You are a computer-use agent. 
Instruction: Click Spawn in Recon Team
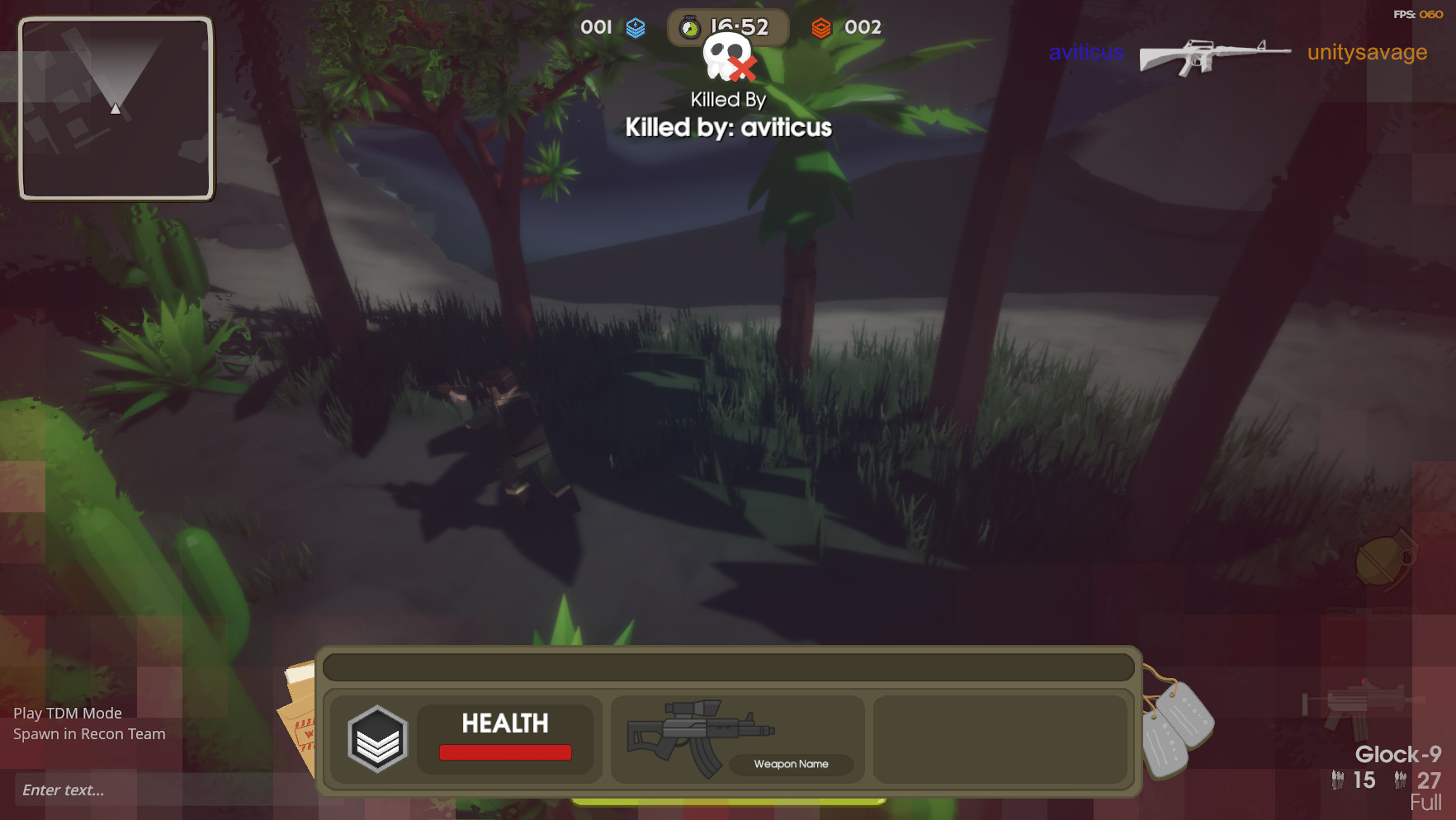pos(88,733)
